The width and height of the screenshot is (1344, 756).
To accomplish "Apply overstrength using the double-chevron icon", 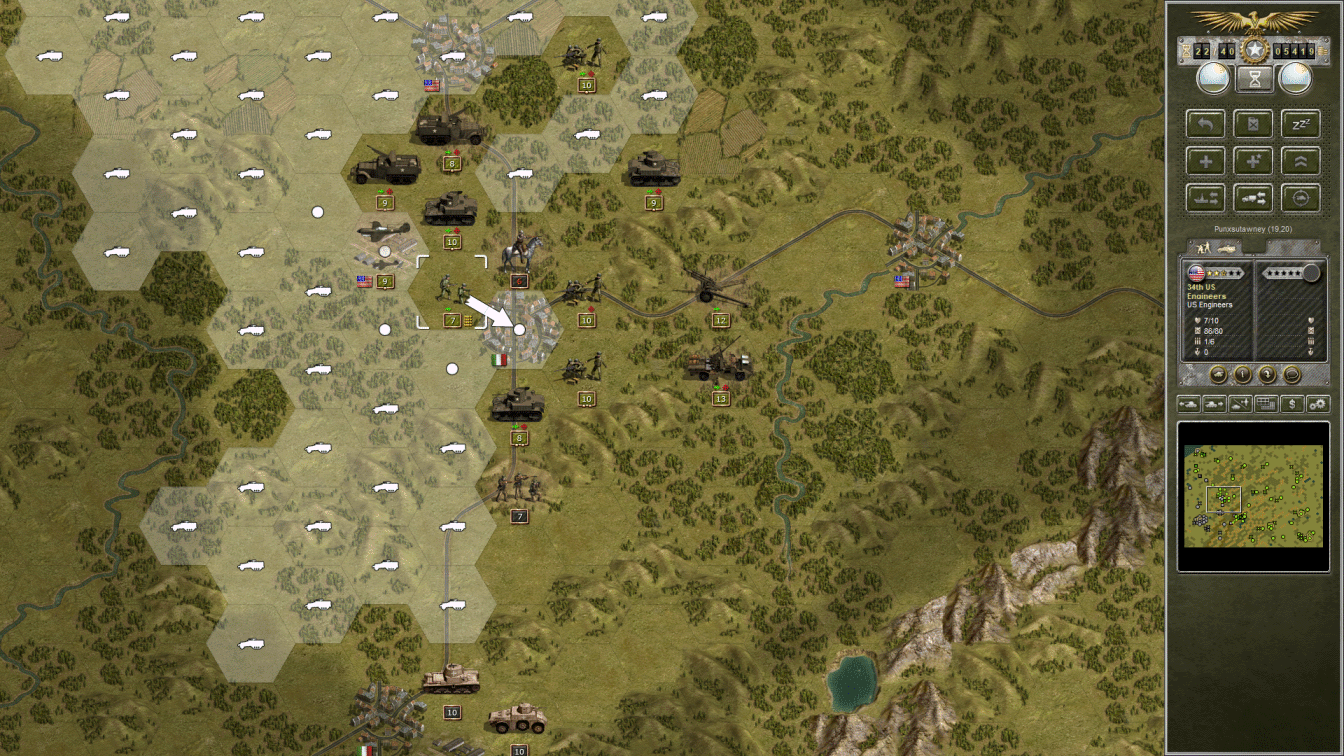I will tap(1301, 161).
